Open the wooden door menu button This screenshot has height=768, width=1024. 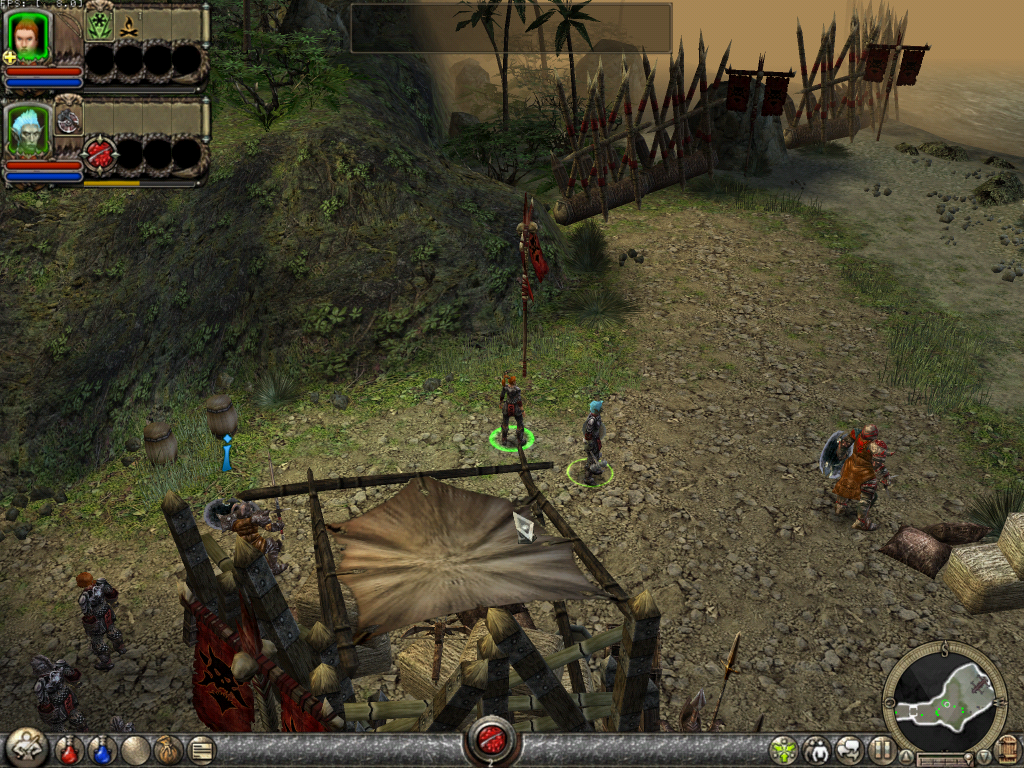[1007, 748]
